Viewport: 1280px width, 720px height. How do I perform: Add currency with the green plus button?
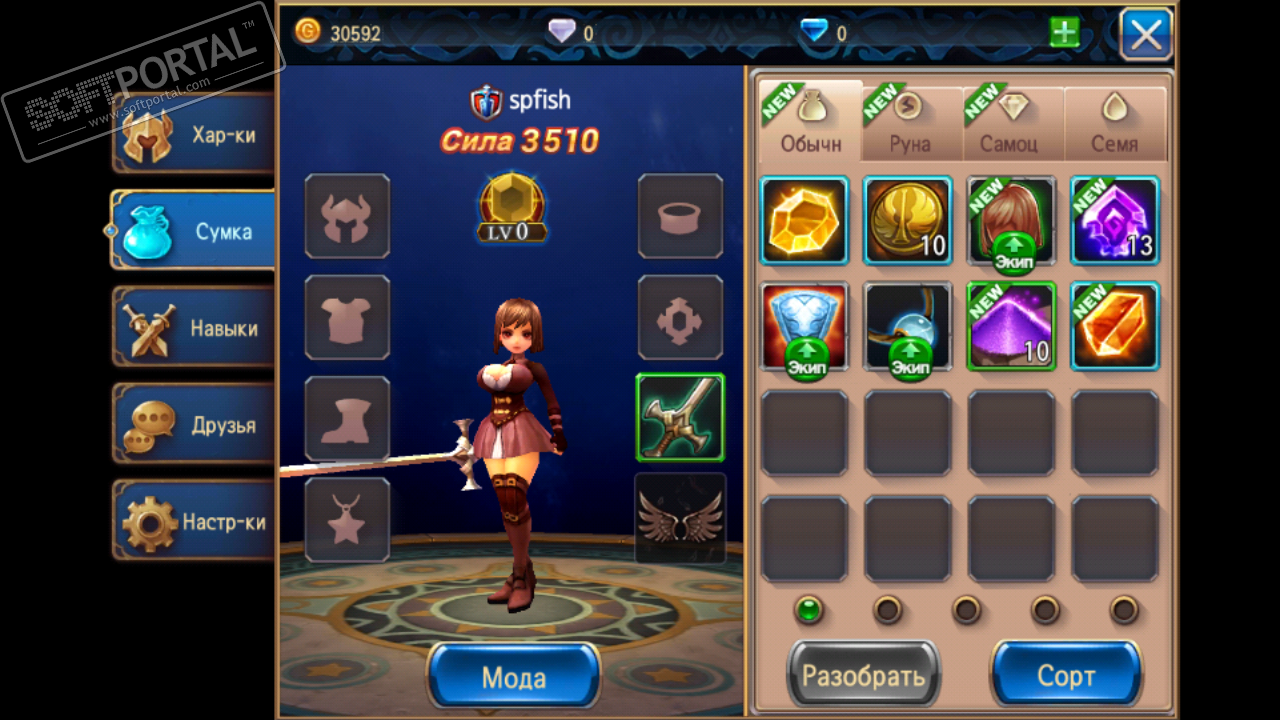click(x=1064, y=33)
